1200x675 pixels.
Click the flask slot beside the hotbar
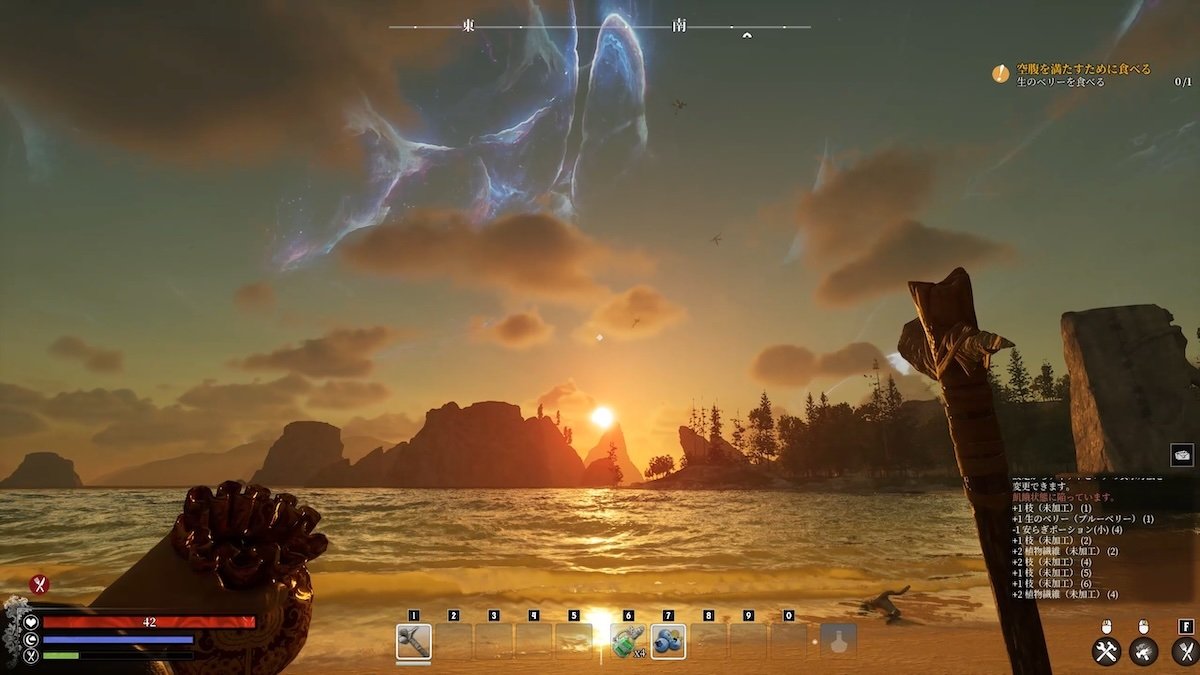[838, 641]
